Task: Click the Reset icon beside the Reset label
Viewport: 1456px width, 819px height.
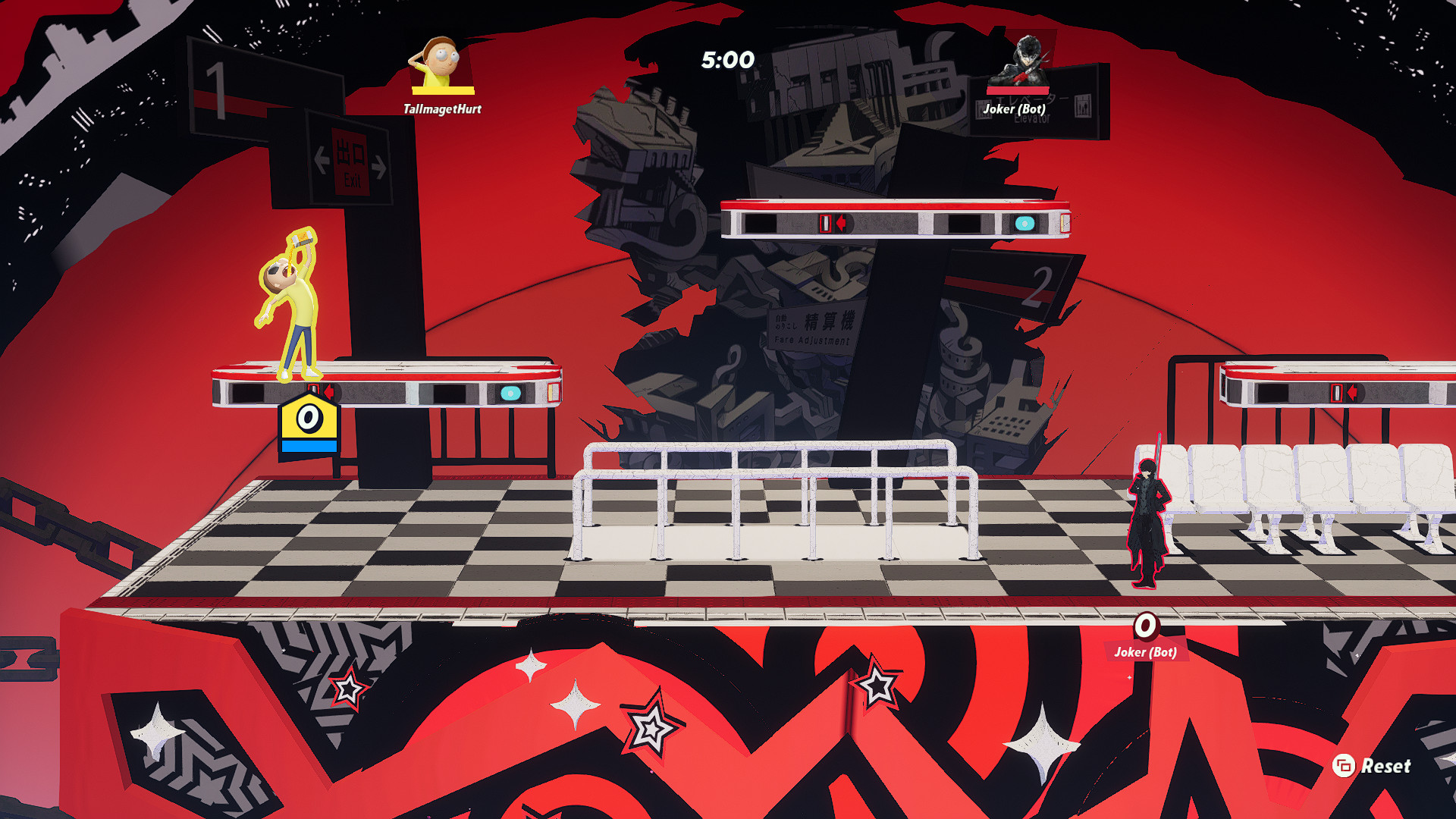Action: (x=1344, y=766)
